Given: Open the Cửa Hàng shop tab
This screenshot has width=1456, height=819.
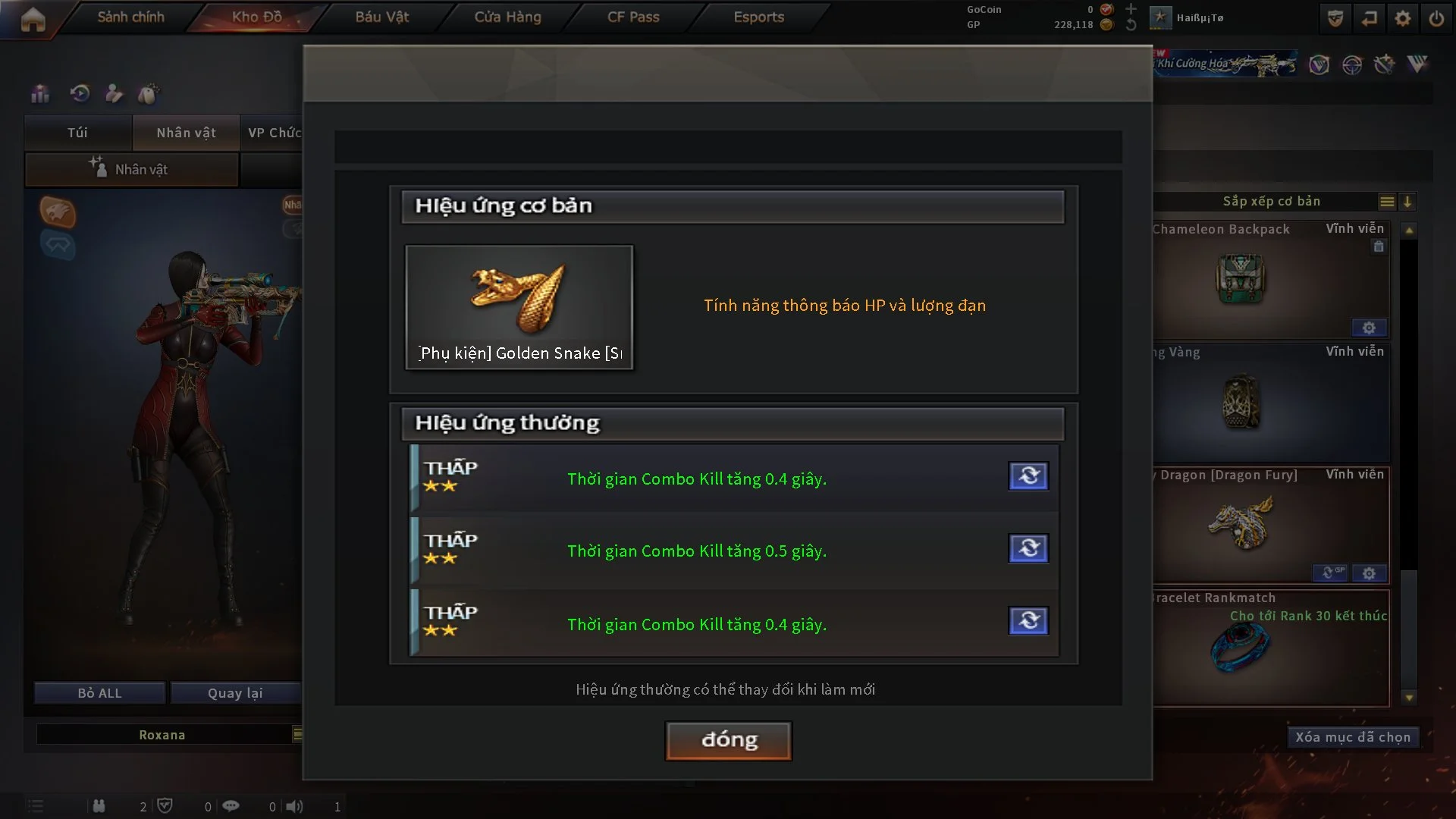Looking at the screenshot, I should click(x=507, y=17).
